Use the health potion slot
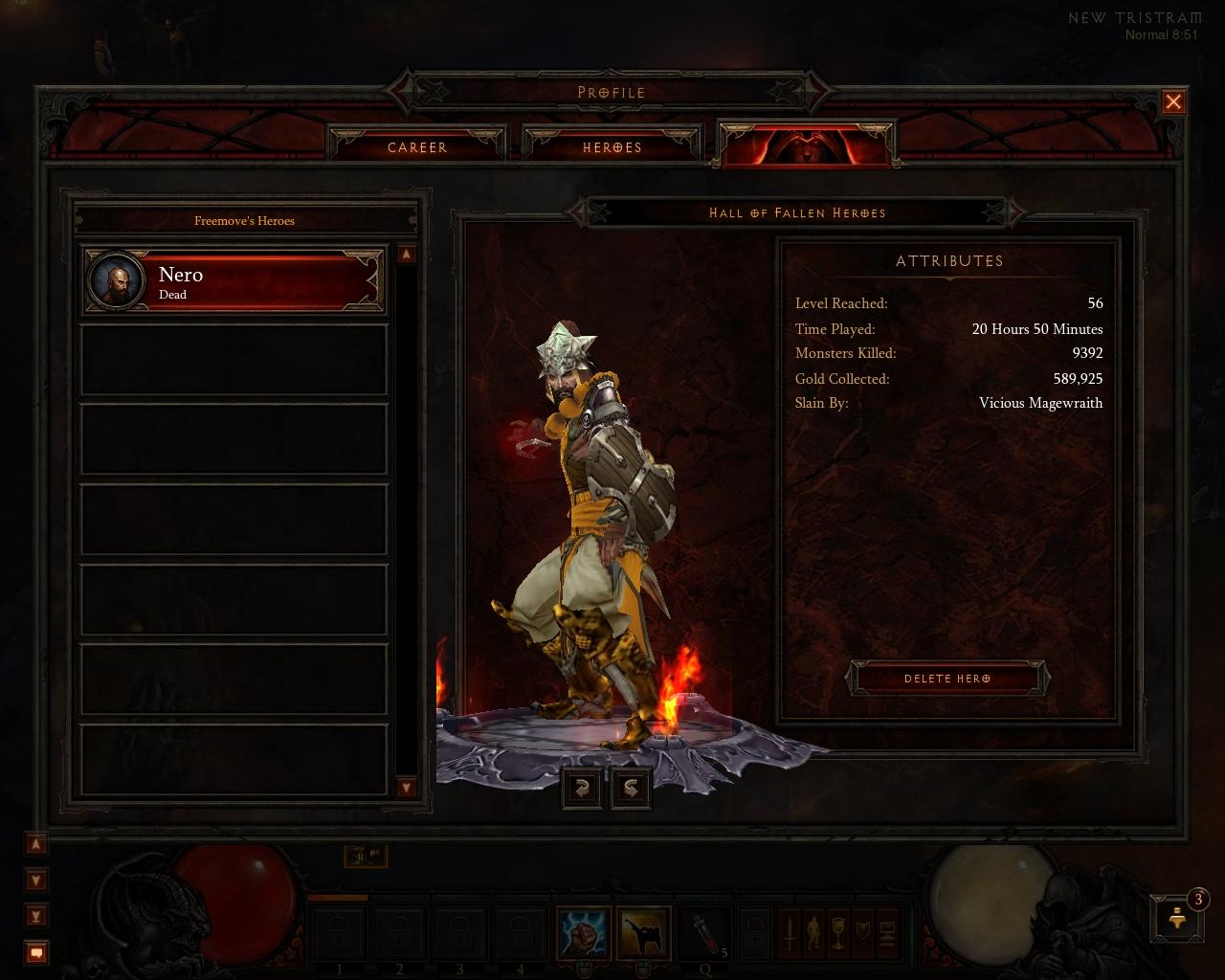Viewport: 1225px width, 980px height. [x=703, y=933]
